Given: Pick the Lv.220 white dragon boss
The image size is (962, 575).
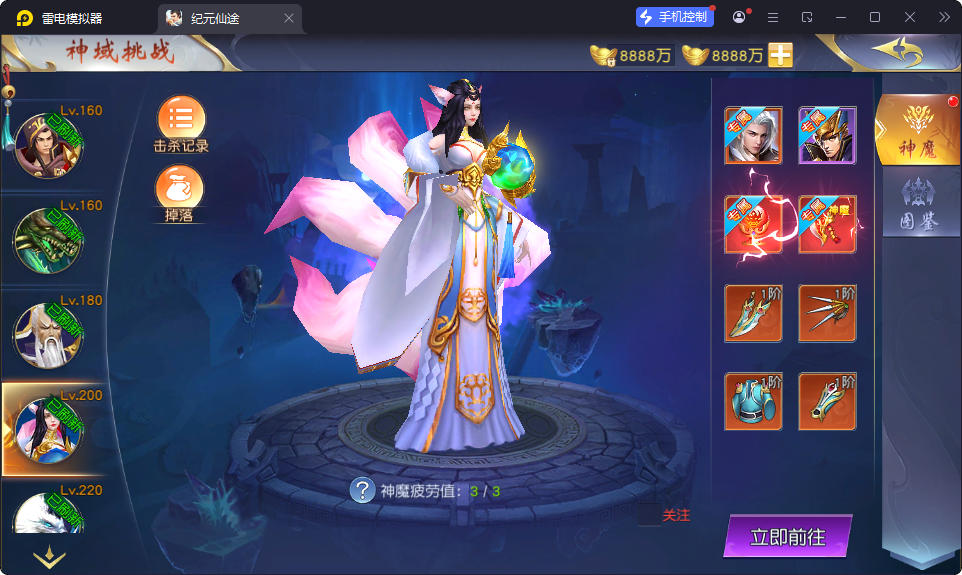Looking at the screenshot, I should click(x=48, y=518).
